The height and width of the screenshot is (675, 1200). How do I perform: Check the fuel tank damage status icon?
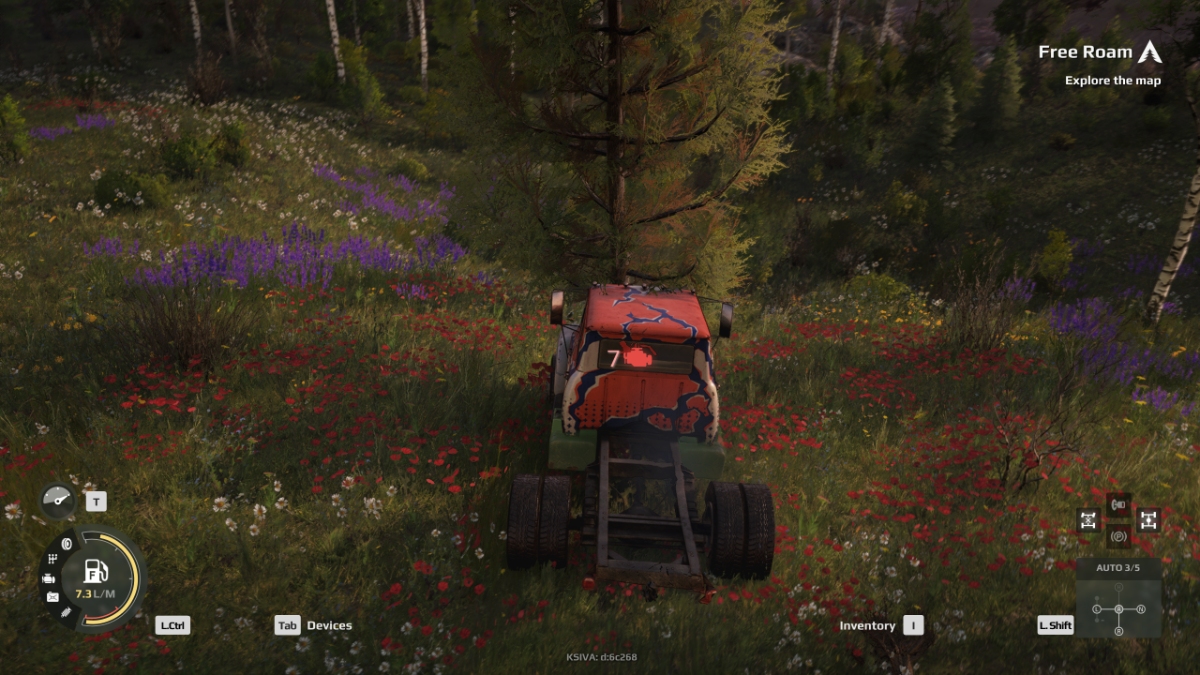(x=52, y=597)
